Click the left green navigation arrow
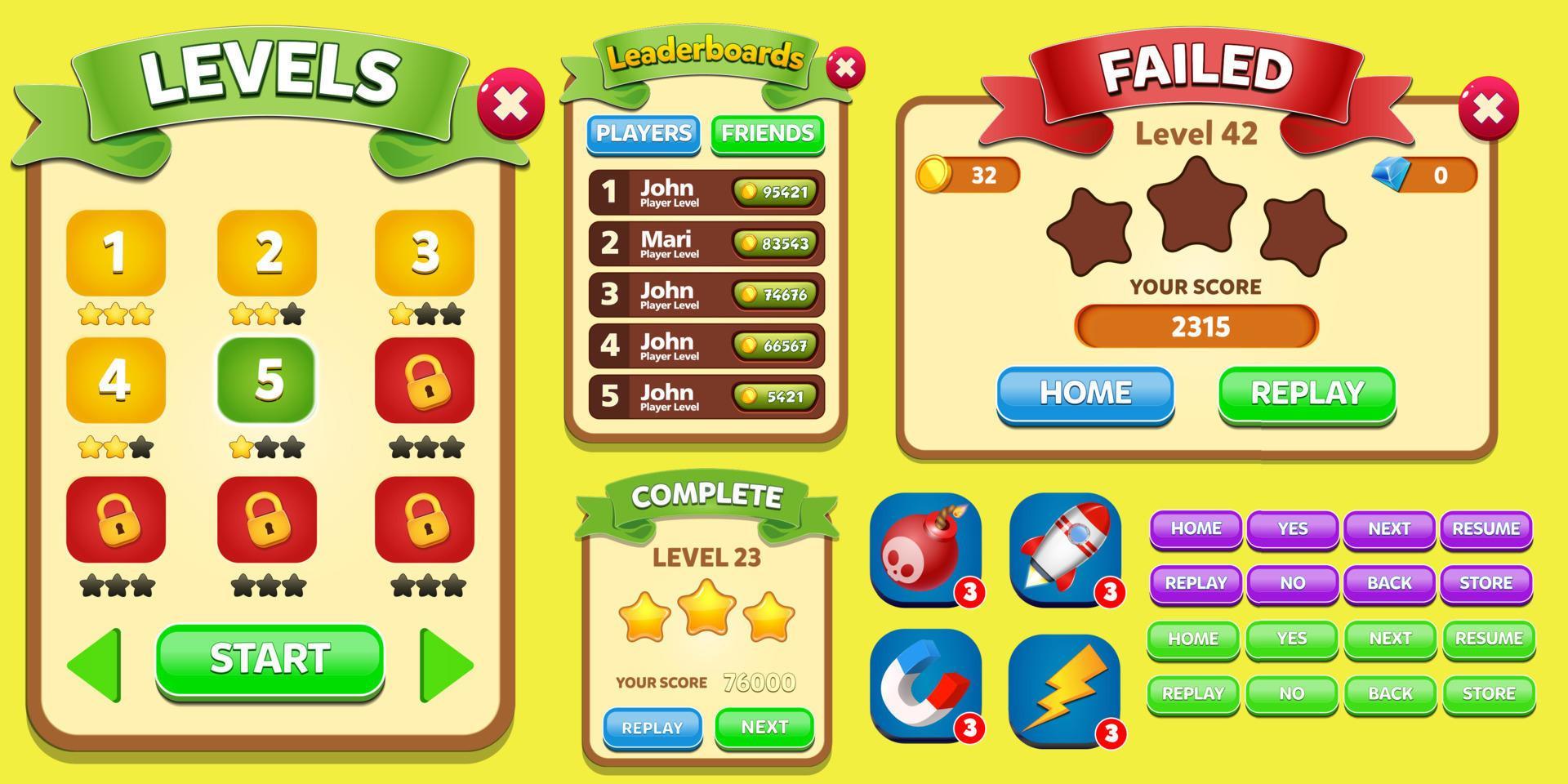 94,664
